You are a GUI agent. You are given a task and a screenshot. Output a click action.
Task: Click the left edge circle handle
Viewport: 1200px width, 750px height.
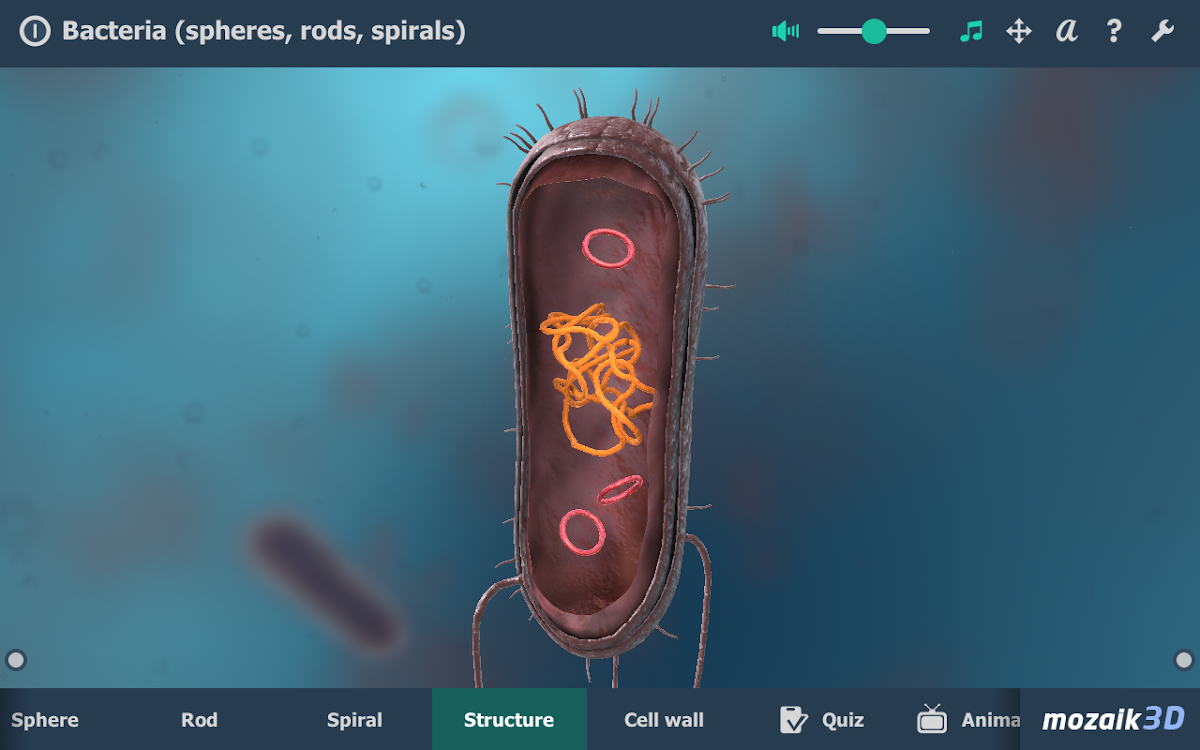[x=15, y=660]
